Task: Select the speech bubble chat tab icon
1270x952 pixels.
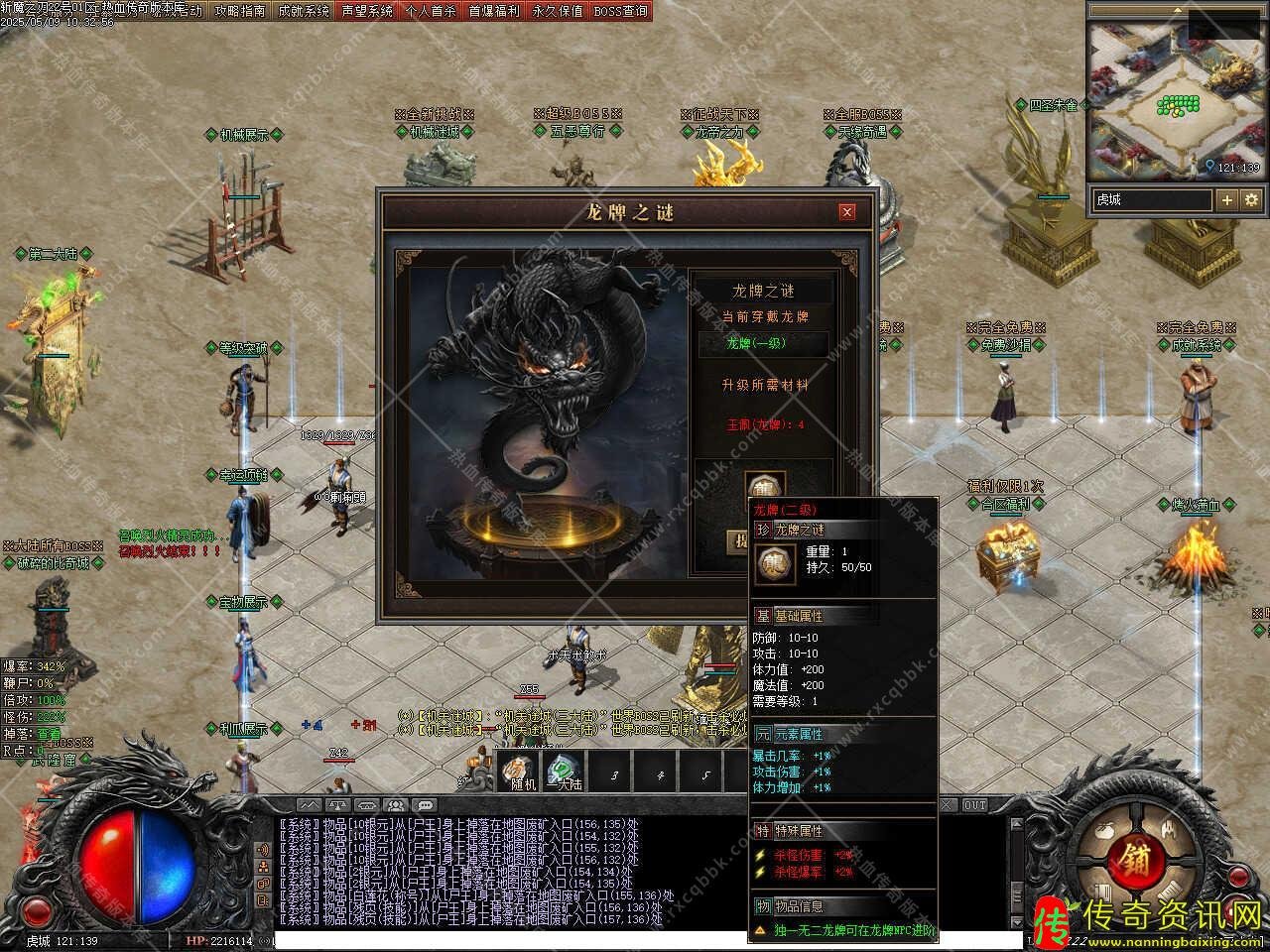Action: [425, 805]
